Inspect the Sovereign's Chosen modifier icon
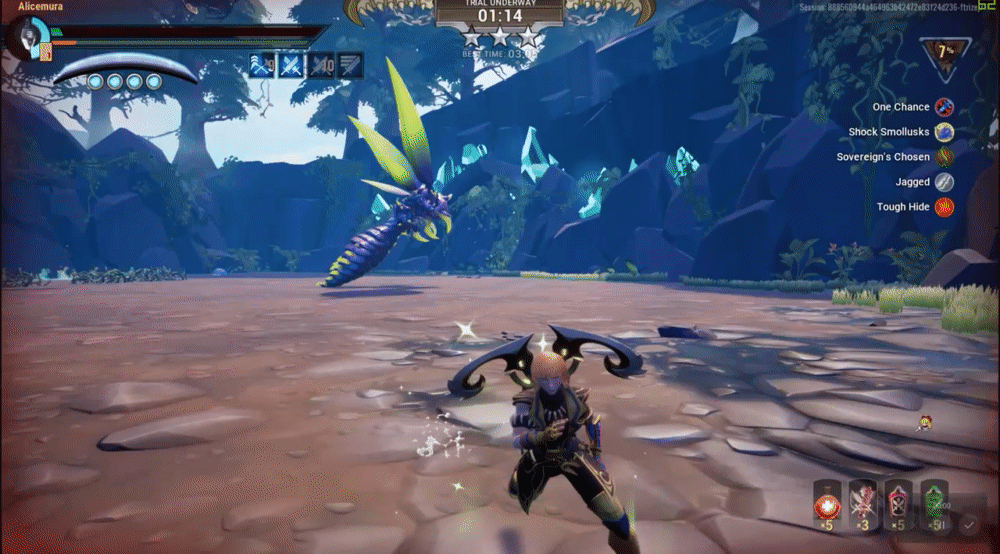 coord(945,157)
